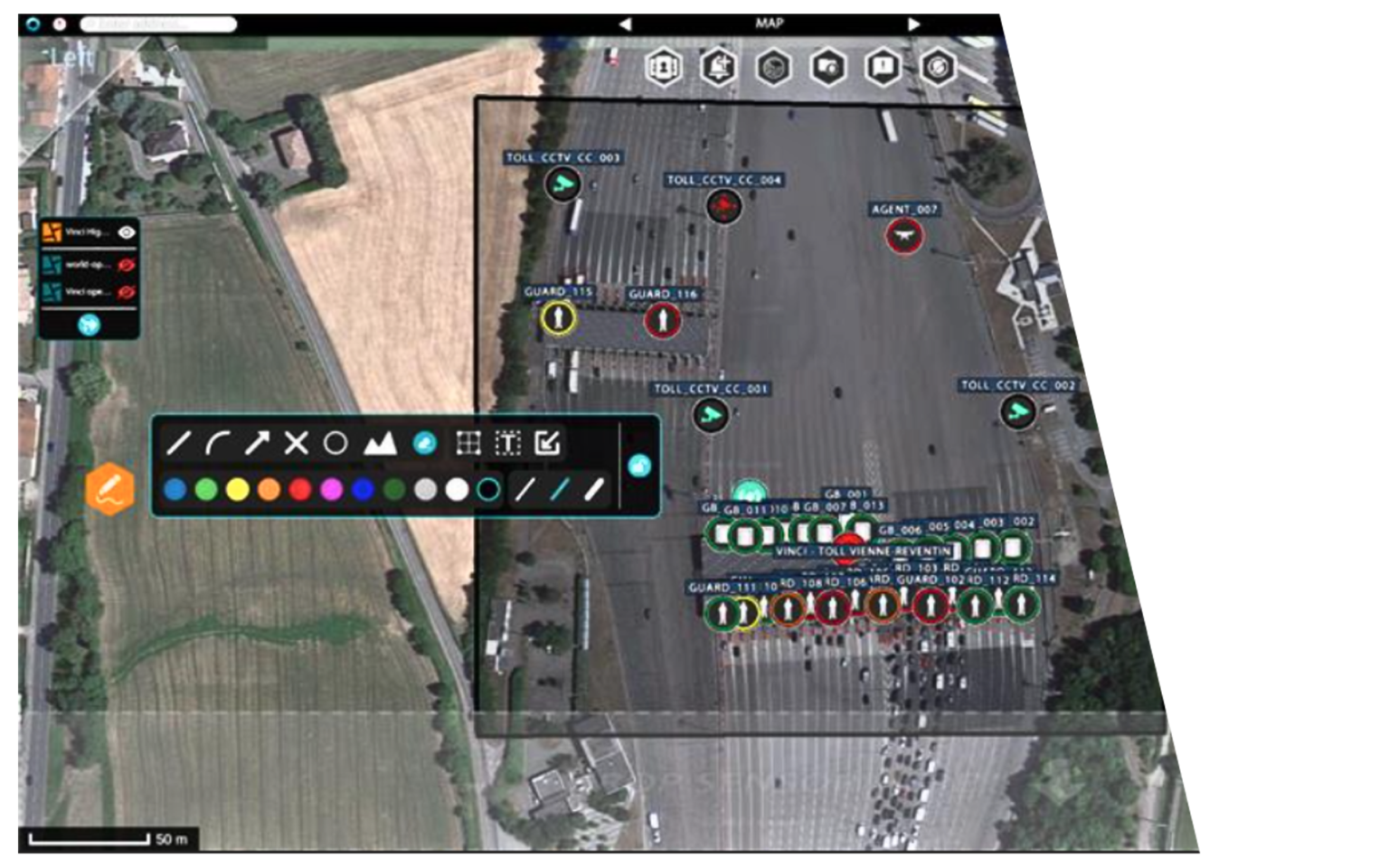This screenshot has height=868, width=1389.
Task: Switch to the MAP tab
Action: click(x=771, y=24)
